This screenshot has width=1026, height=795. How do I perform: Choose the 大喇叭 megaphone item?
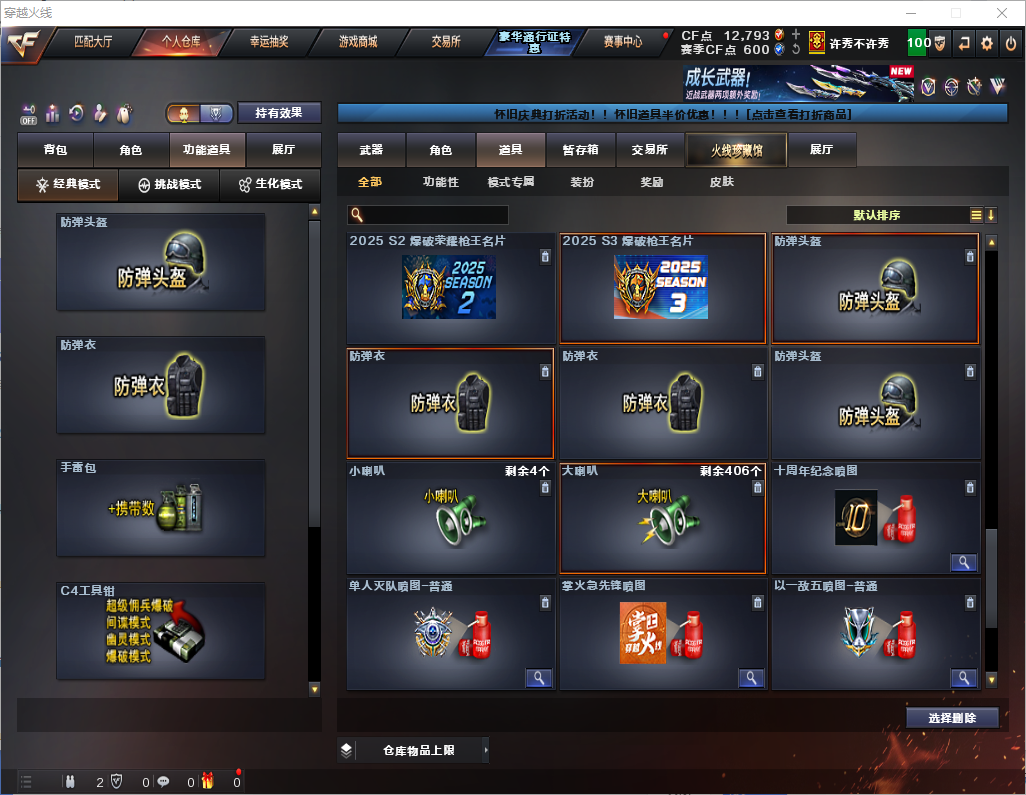click(662, 518)
